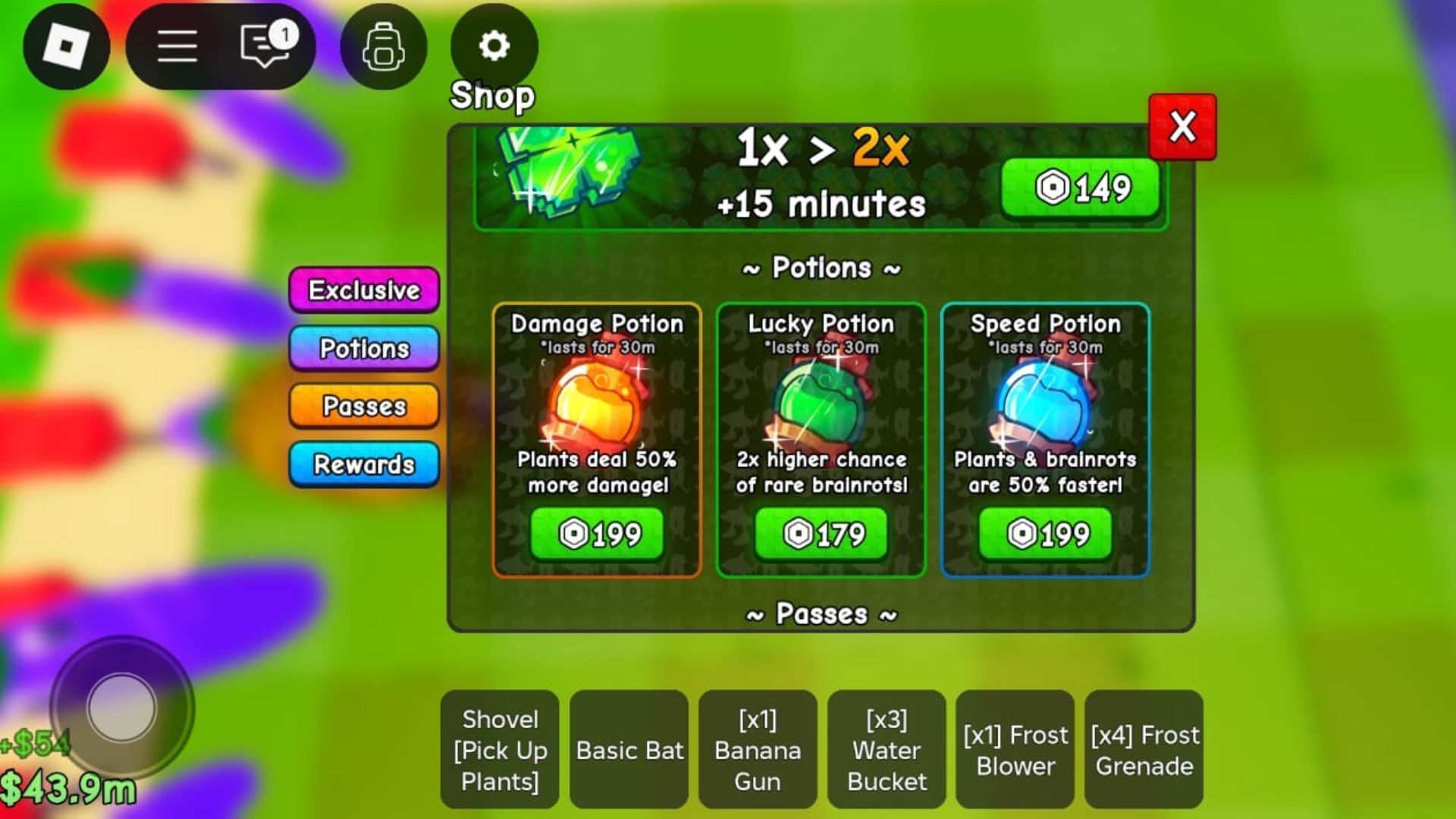Open the backpack inventory
The width and height of the screenshot is (1456, 819).
(384, 46)
